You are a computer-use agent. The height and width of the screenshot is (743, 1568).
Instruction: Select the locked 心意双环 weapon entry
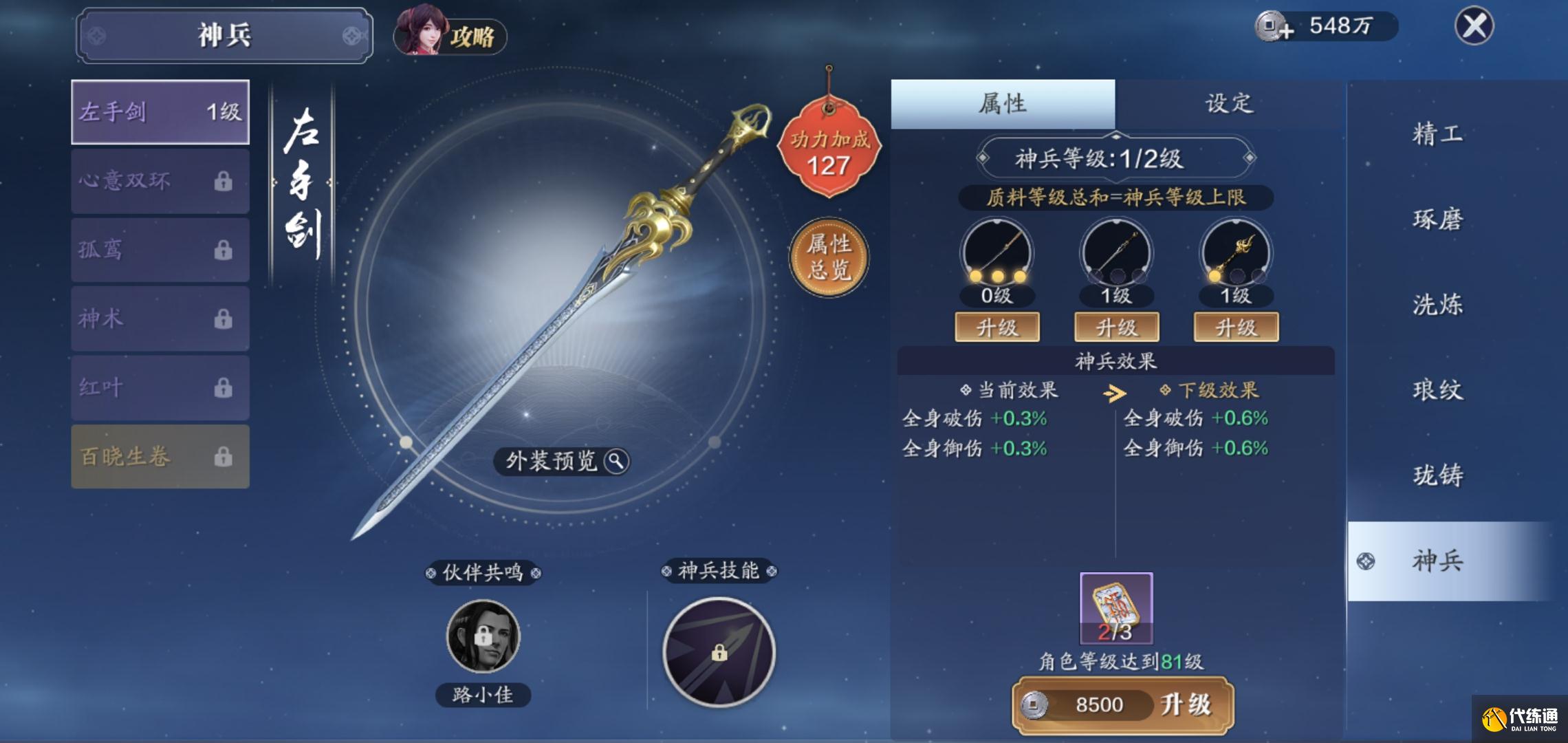tap(160, 181)
